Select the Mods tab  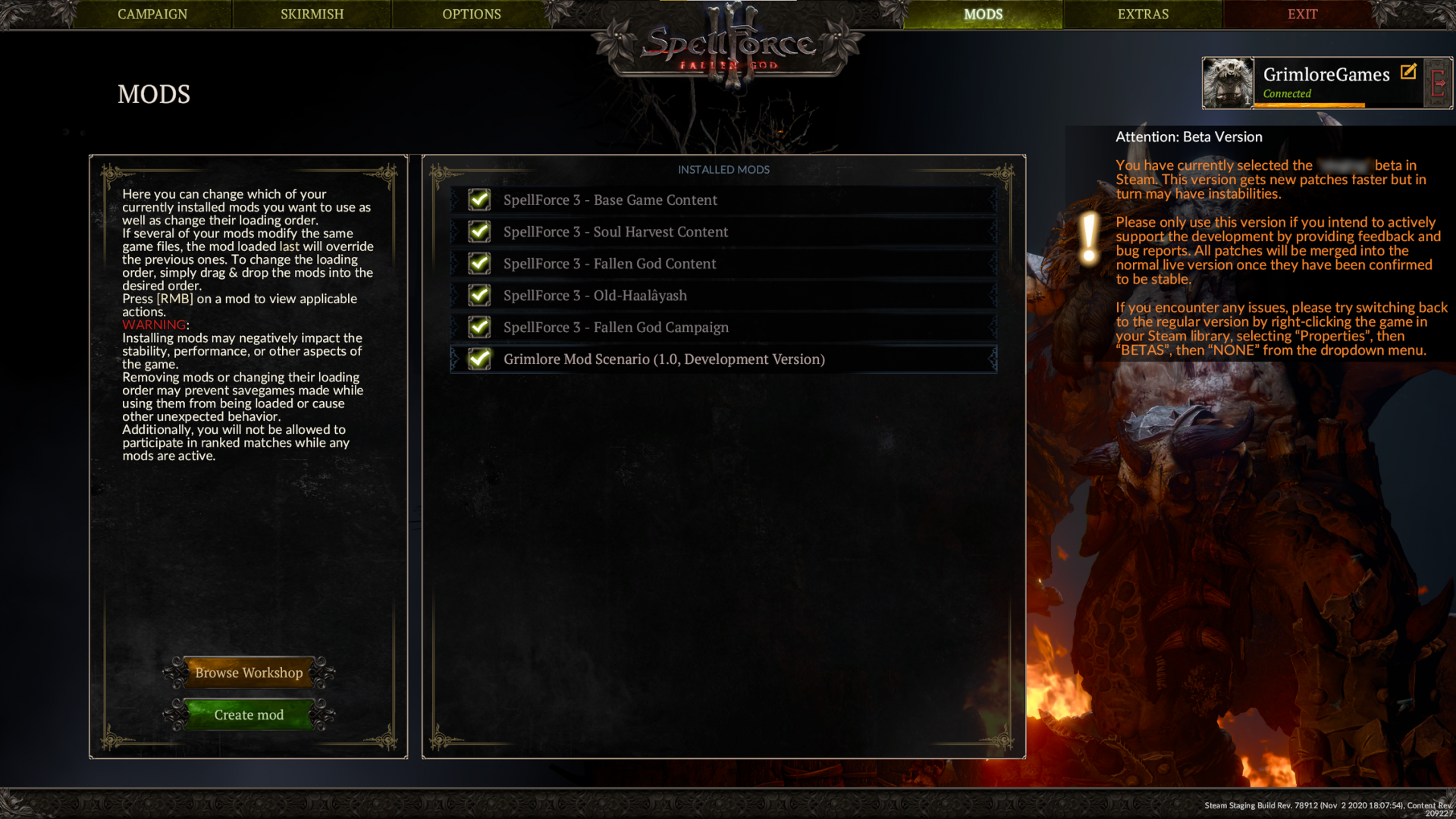pyautogui.click(x=983, y=14)
